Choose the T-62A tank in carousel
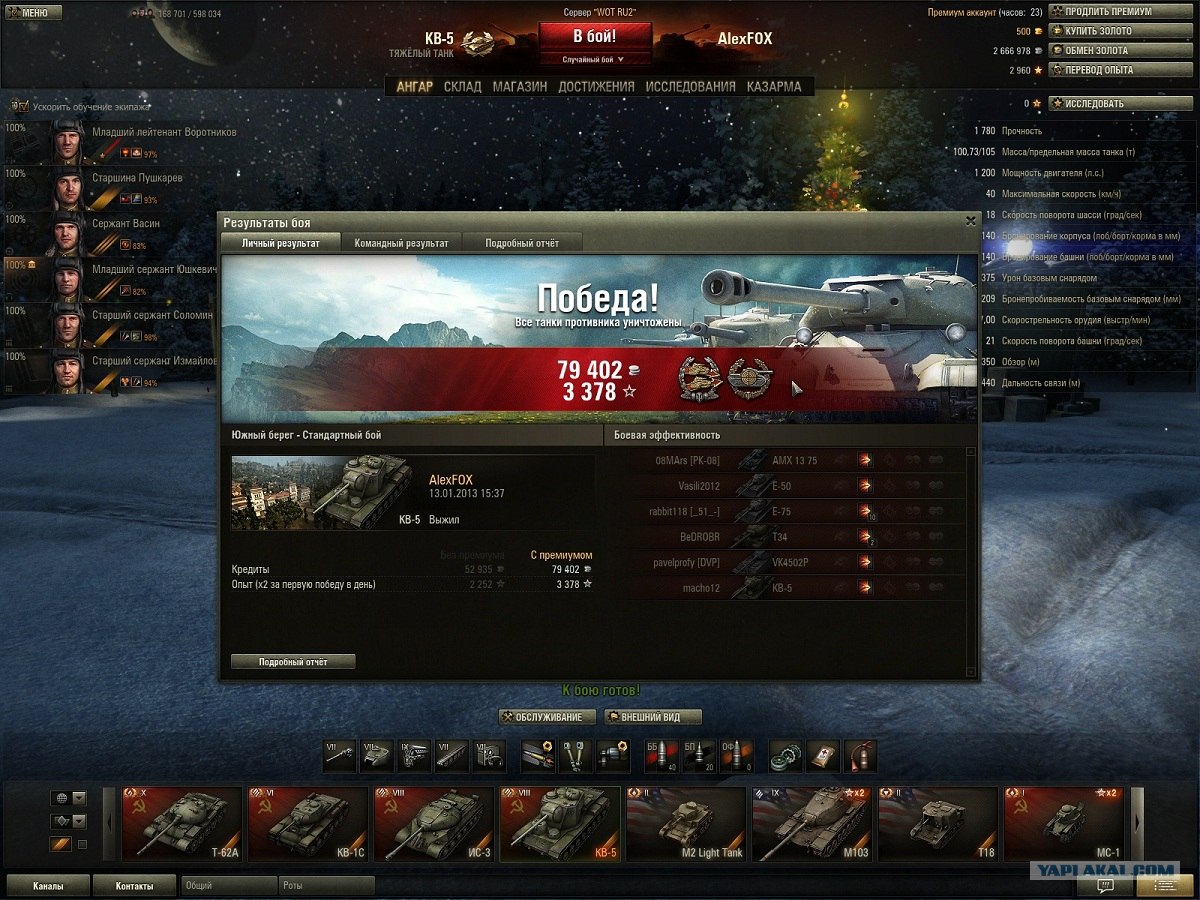 182,824
